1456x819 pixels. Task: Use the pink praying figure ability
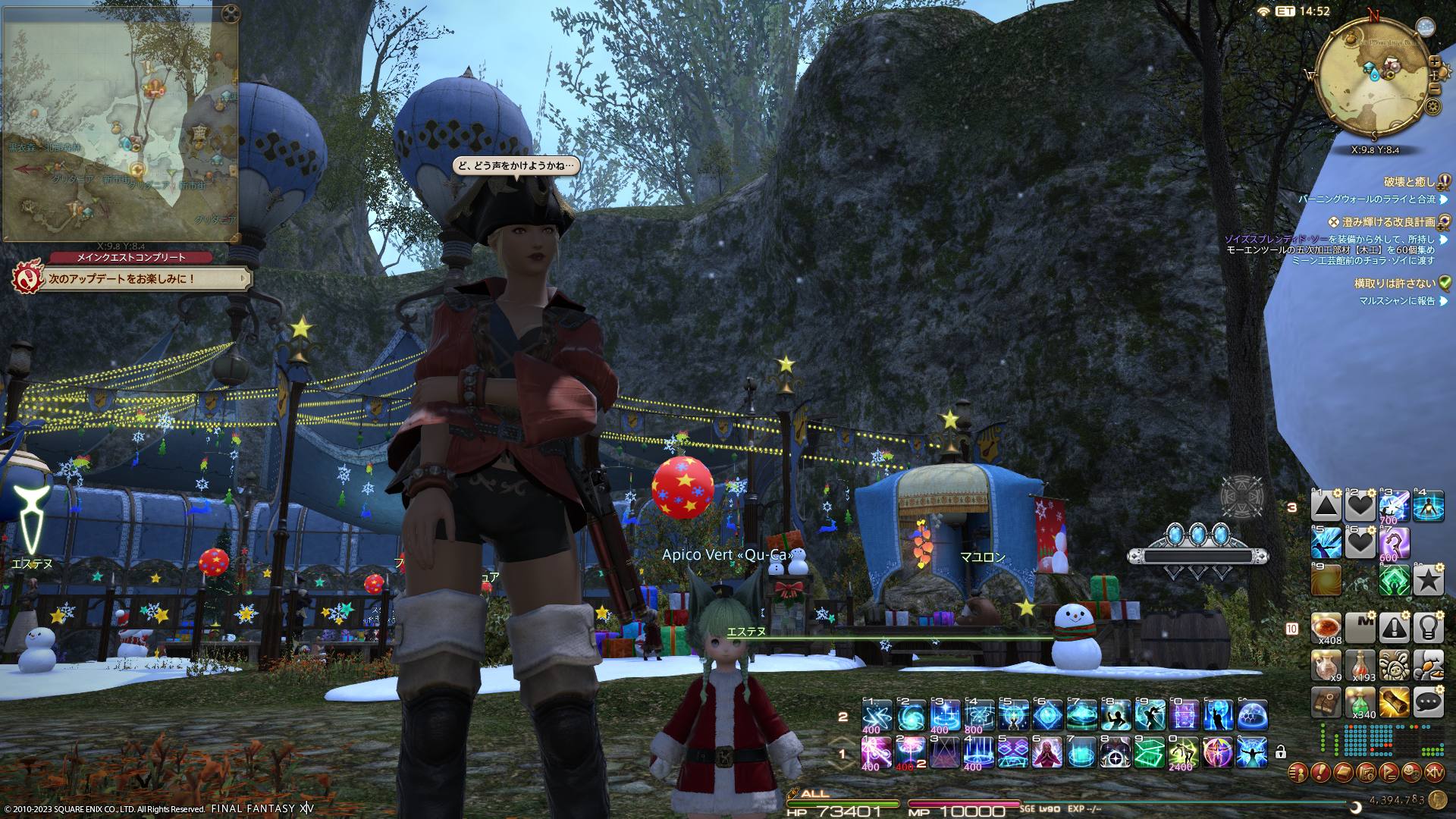click(1047, 753)
